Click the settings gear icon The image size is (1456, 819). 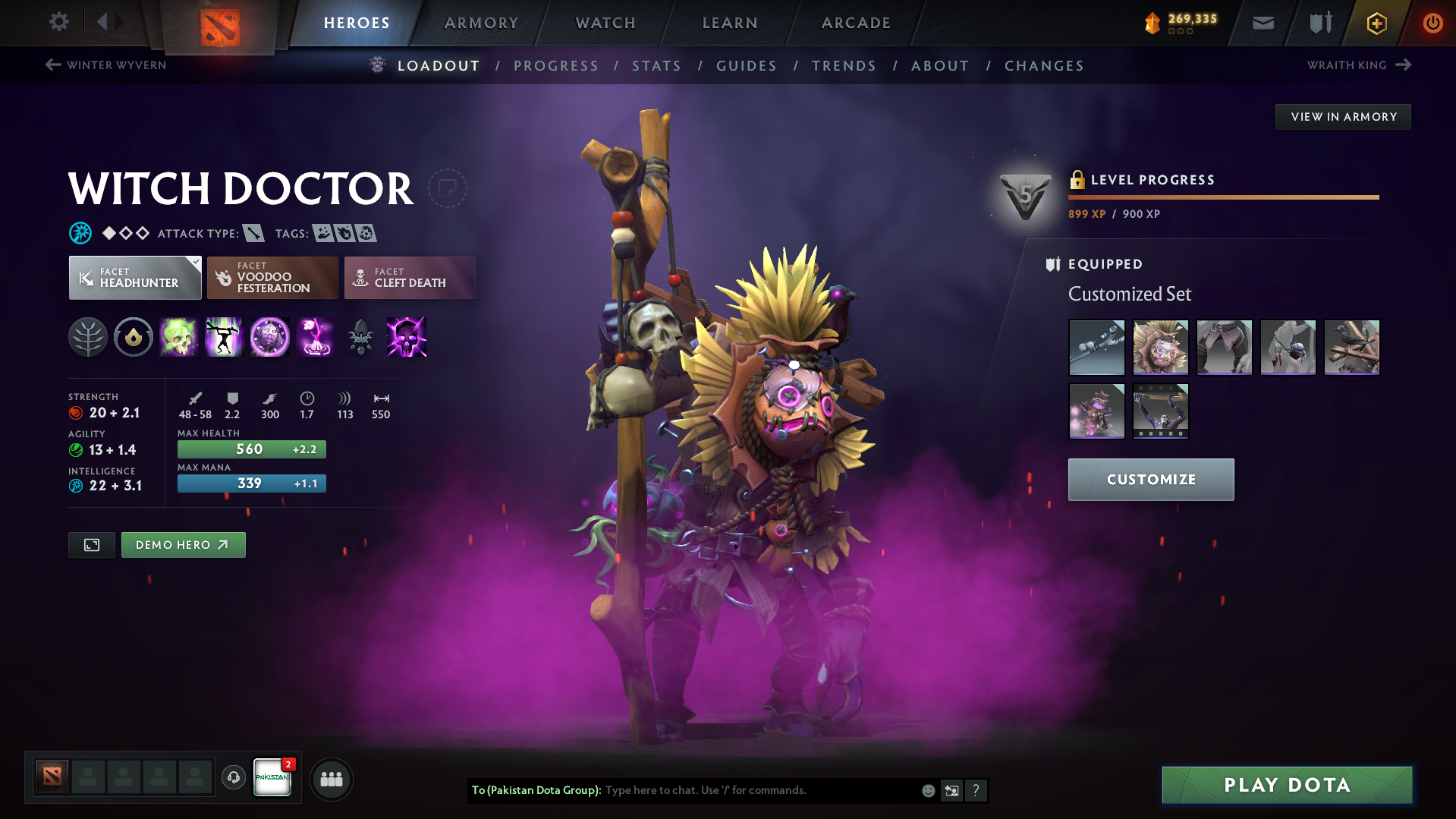coord(58,22)
